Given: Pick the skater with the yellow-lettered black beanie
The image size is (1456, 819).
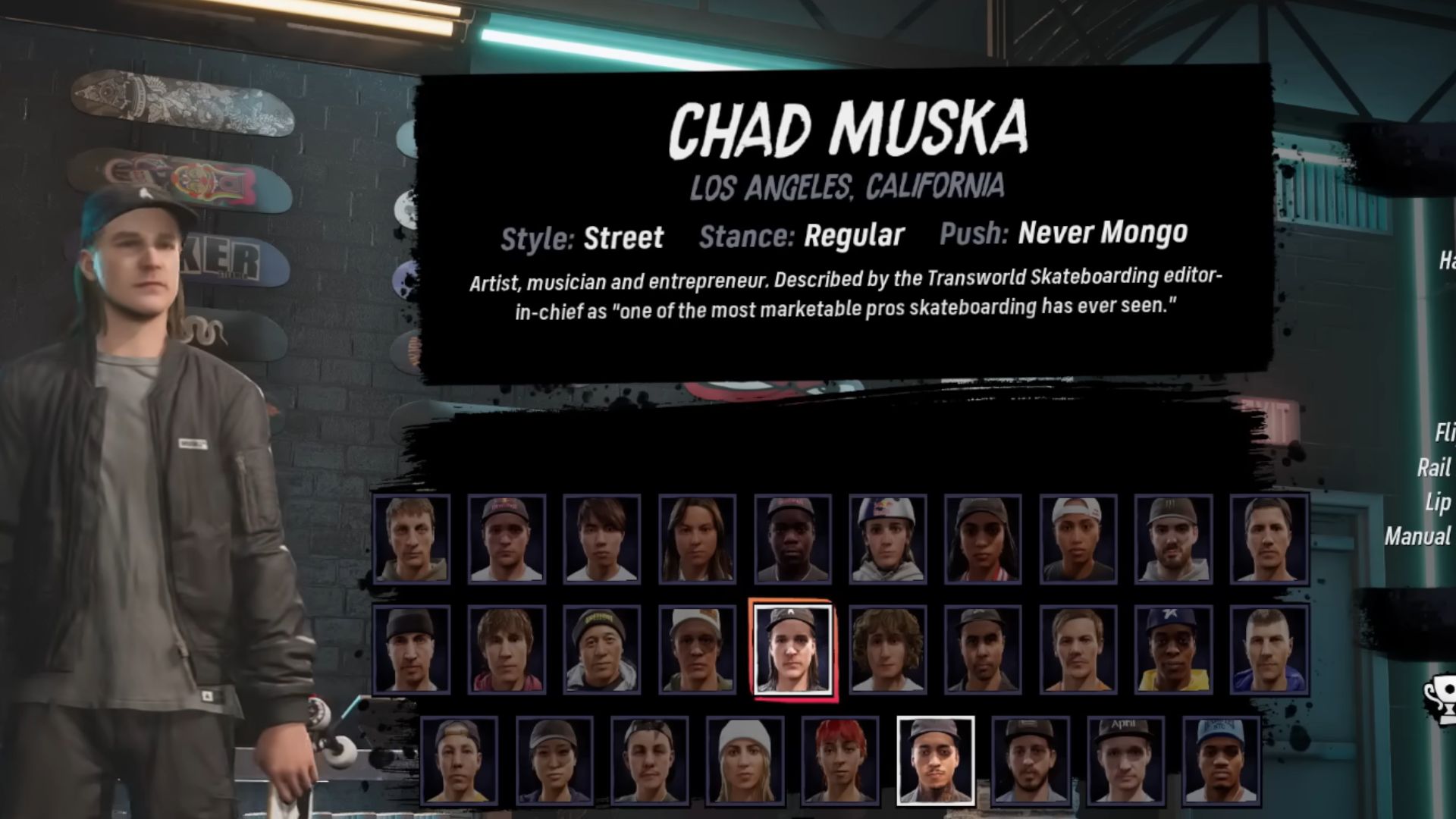Looking at the screenshot, I should click(601, 650).
